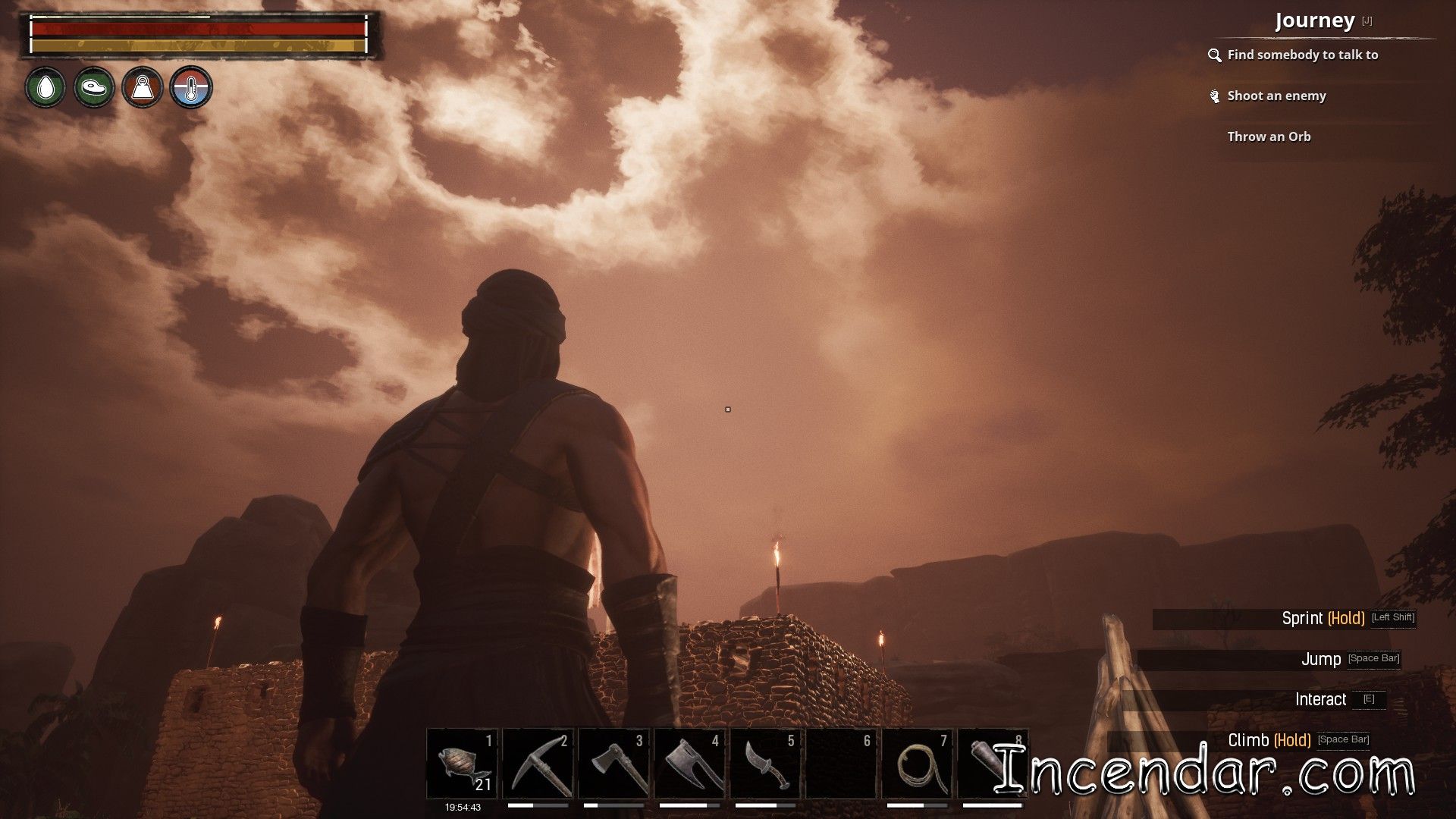Viewport: 1456px width, 819px height.
Task: Select the 'Find somebody to talk to' step
Action: click(x=1302, y=55)
